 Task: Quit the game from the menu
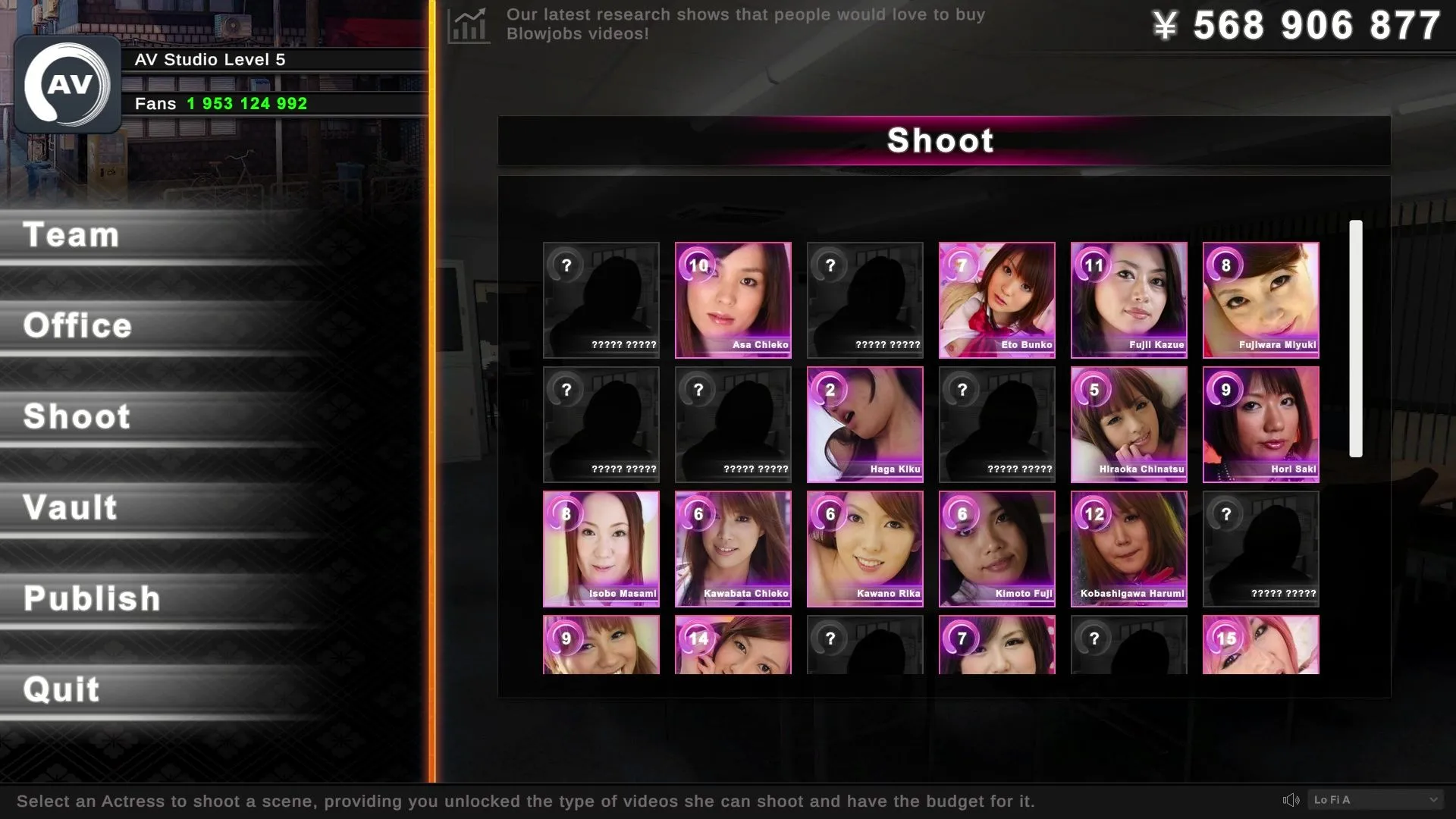[61, 690]
